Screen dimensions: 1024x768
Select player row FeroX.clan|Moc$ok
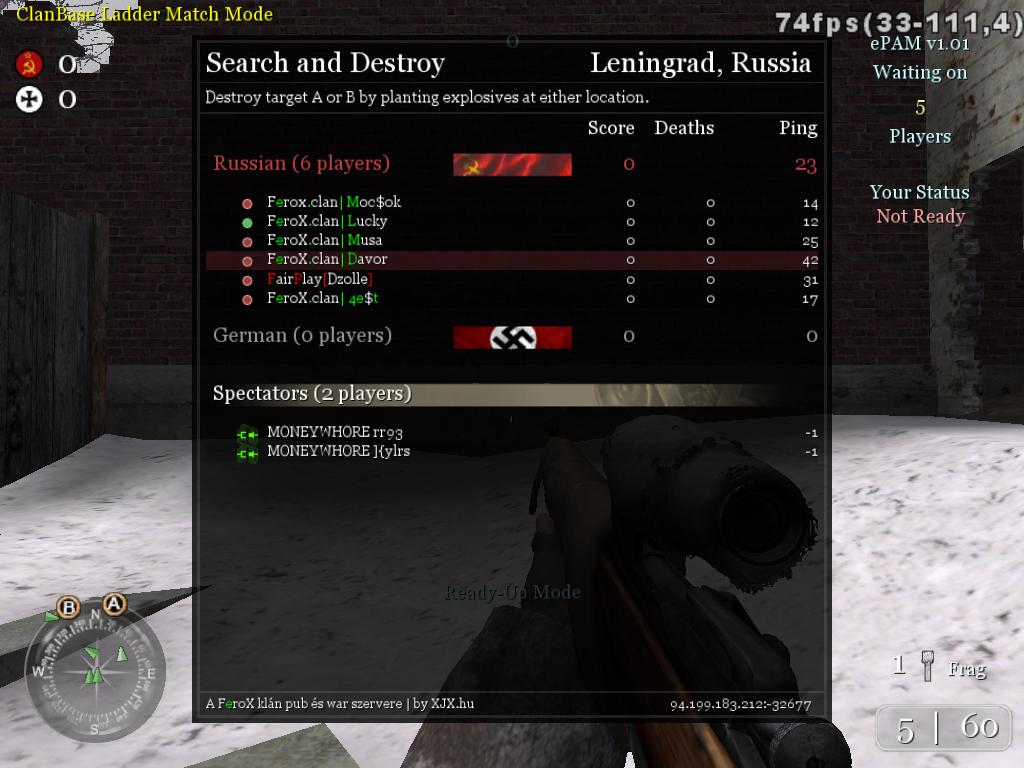(x=333, y=202)
